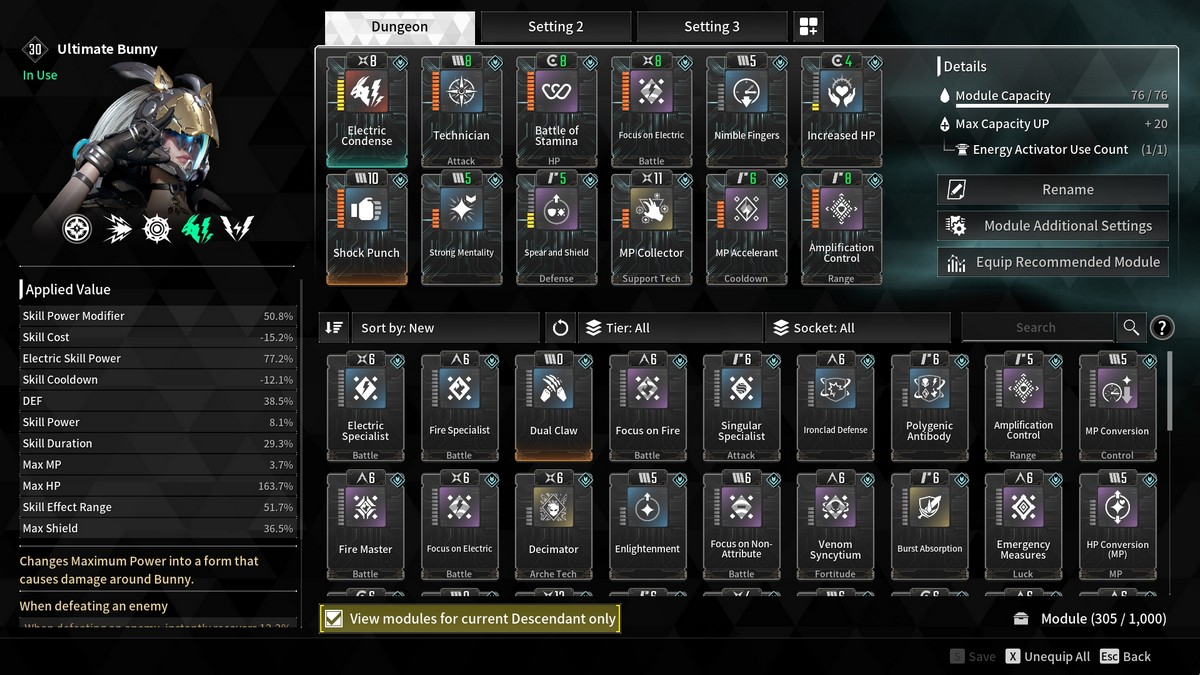Select the Dual Claw module in inventory
The width and height of the screenshot is (1200, 675).
pyautogui.click(x=553, y=407)
